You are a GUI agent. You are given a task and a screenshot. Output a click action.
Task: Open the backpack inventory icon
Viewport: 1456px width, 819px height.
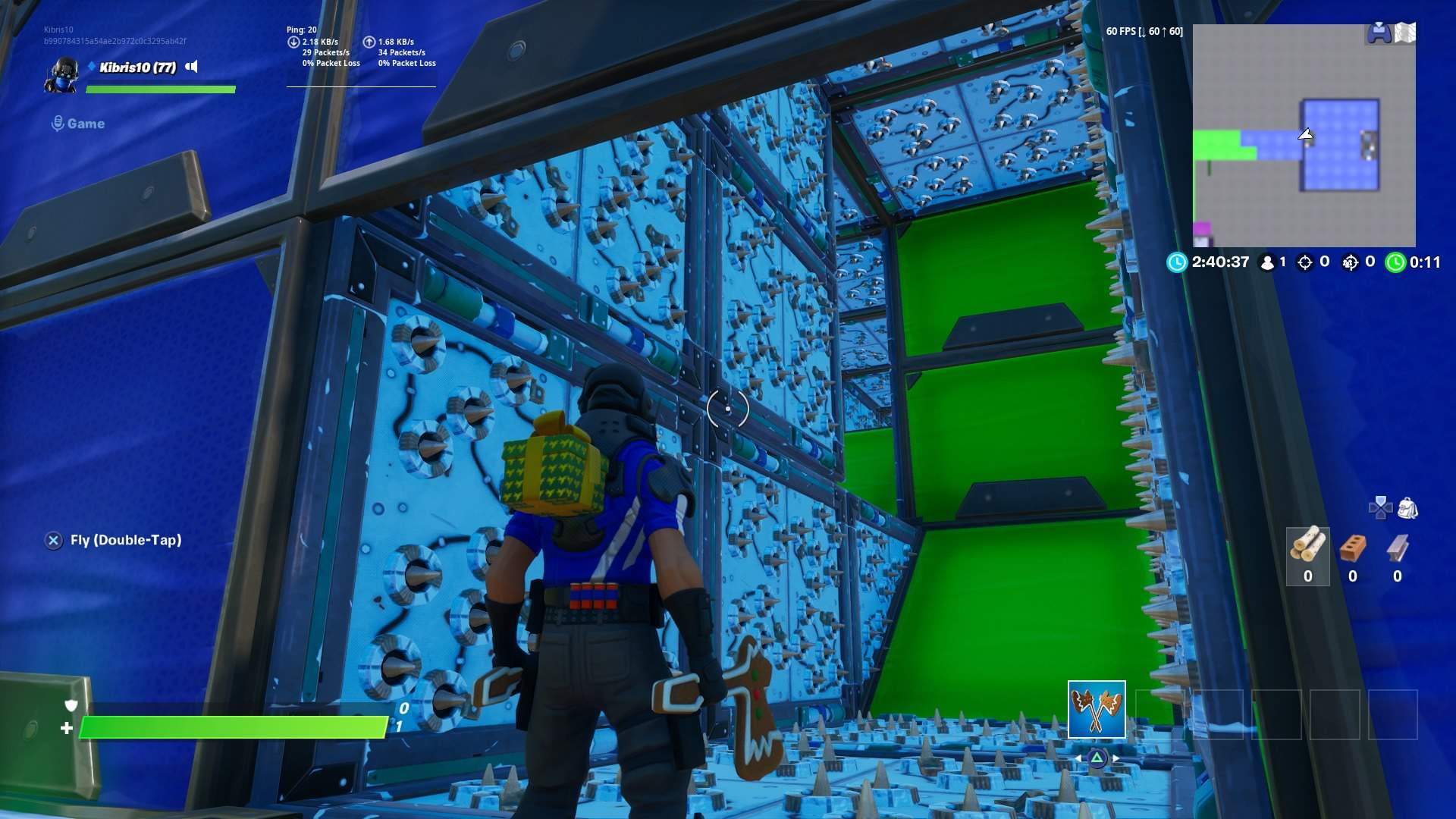point(1407,507)
